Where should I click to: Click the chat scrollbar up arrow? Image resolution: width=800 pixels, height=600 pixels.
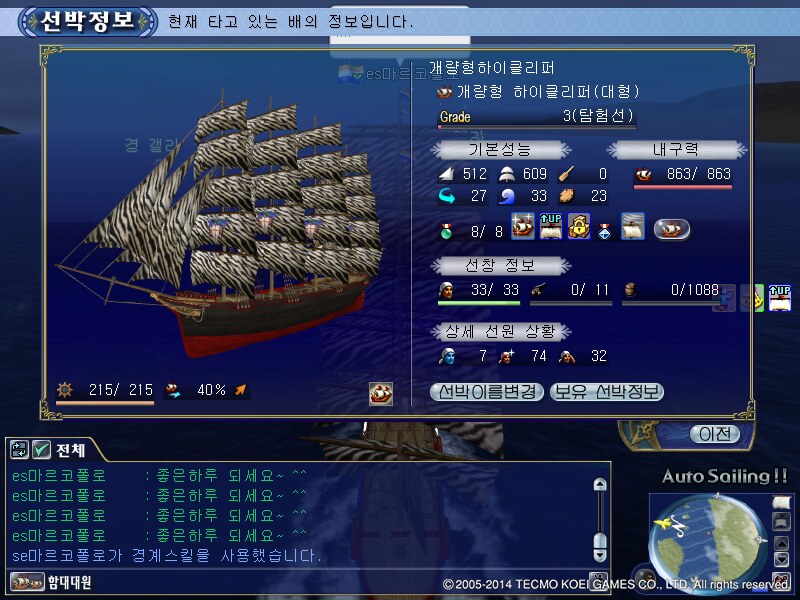[x=600, y=485]
